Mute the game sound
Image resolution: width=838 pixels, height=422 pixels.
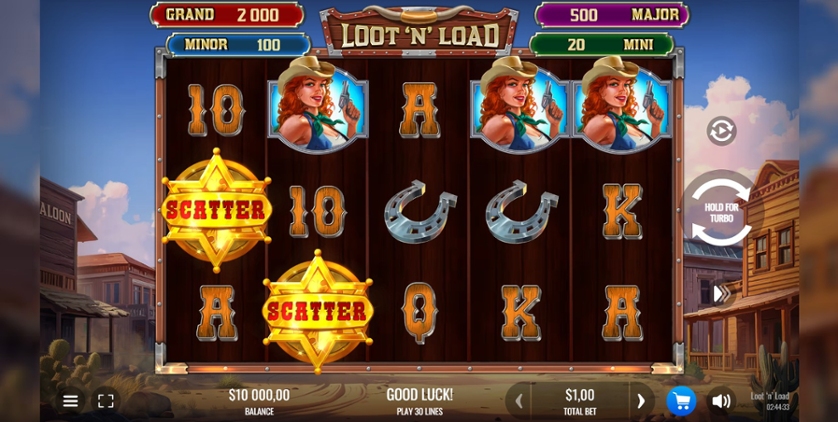721,401
